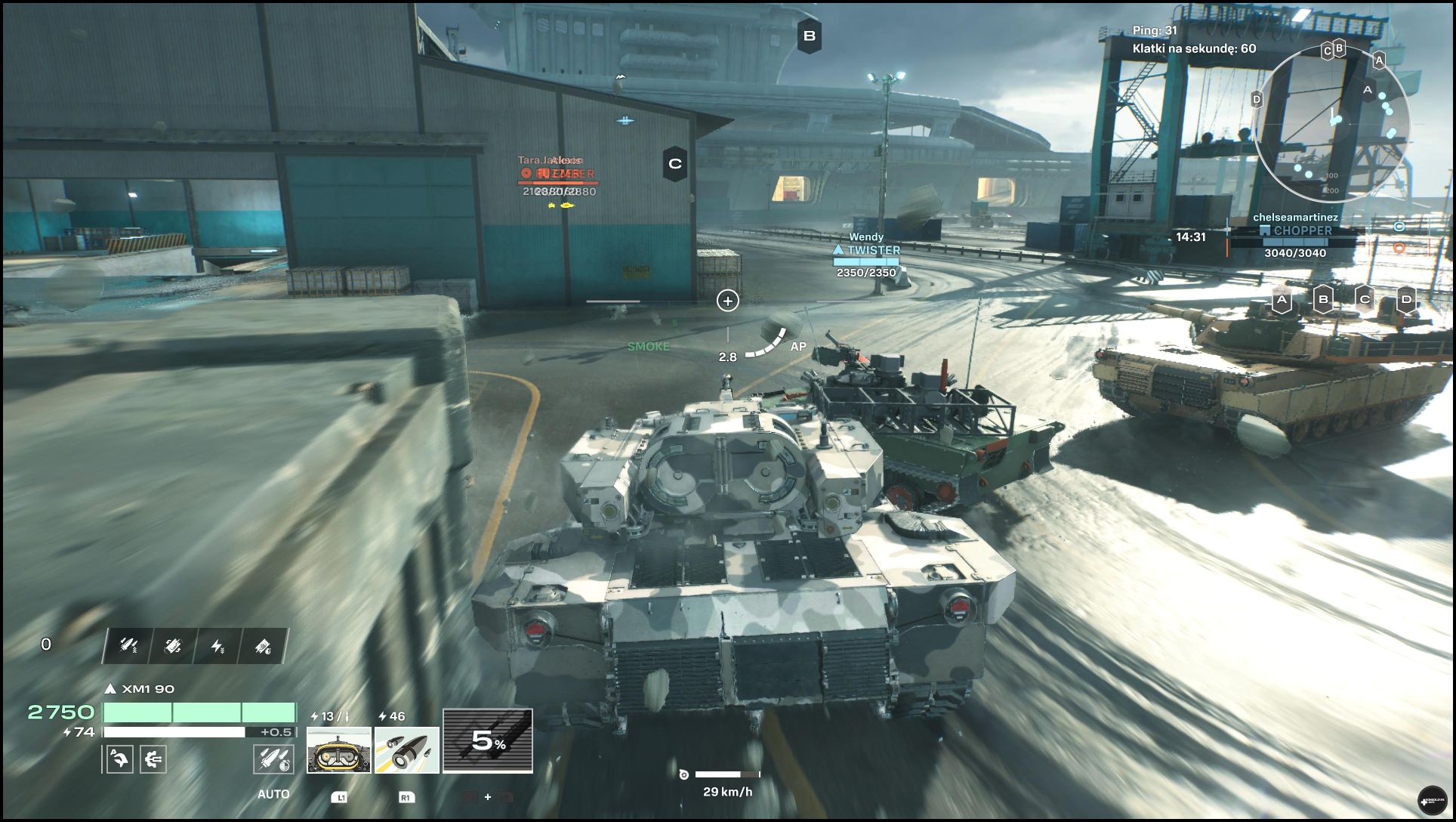Click objective A in the capture status row
The height and width of the screenshot is (822, 1456).
point(1282,299)
